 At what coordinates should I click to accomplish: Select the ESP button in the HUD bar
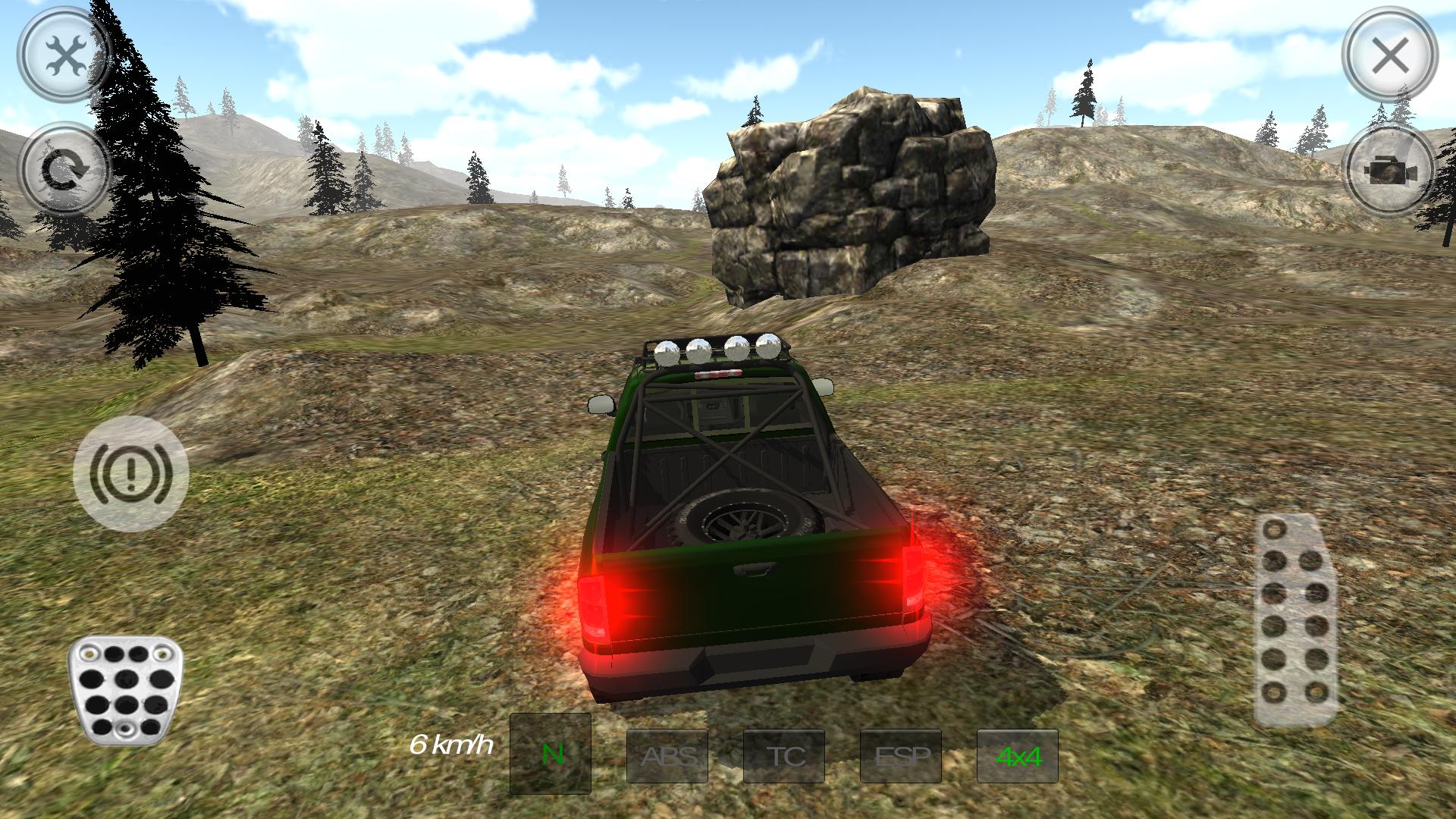[902, 755]
